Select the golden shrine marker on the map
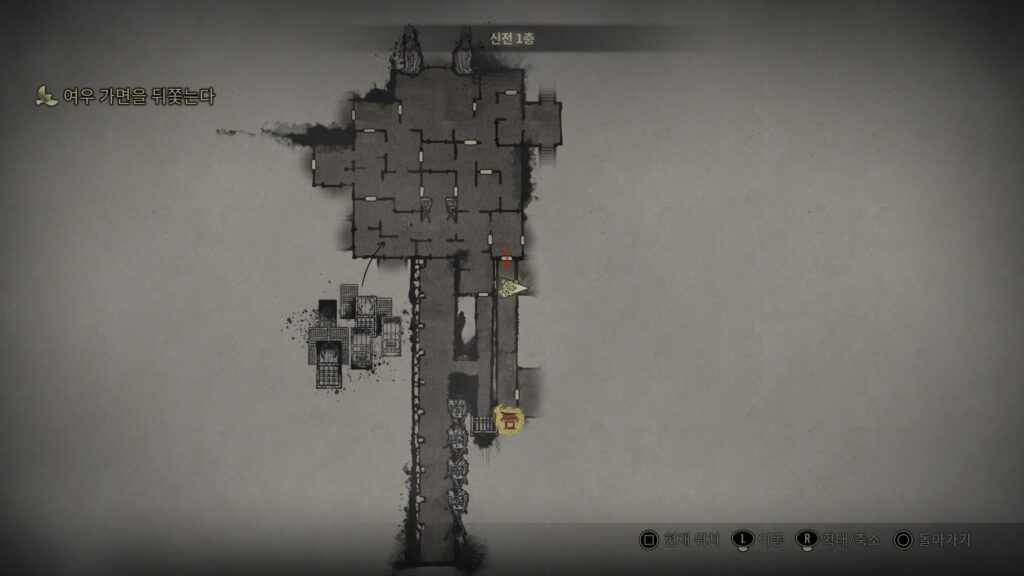This screenshot has height=576, width=1024. [510, 420]
